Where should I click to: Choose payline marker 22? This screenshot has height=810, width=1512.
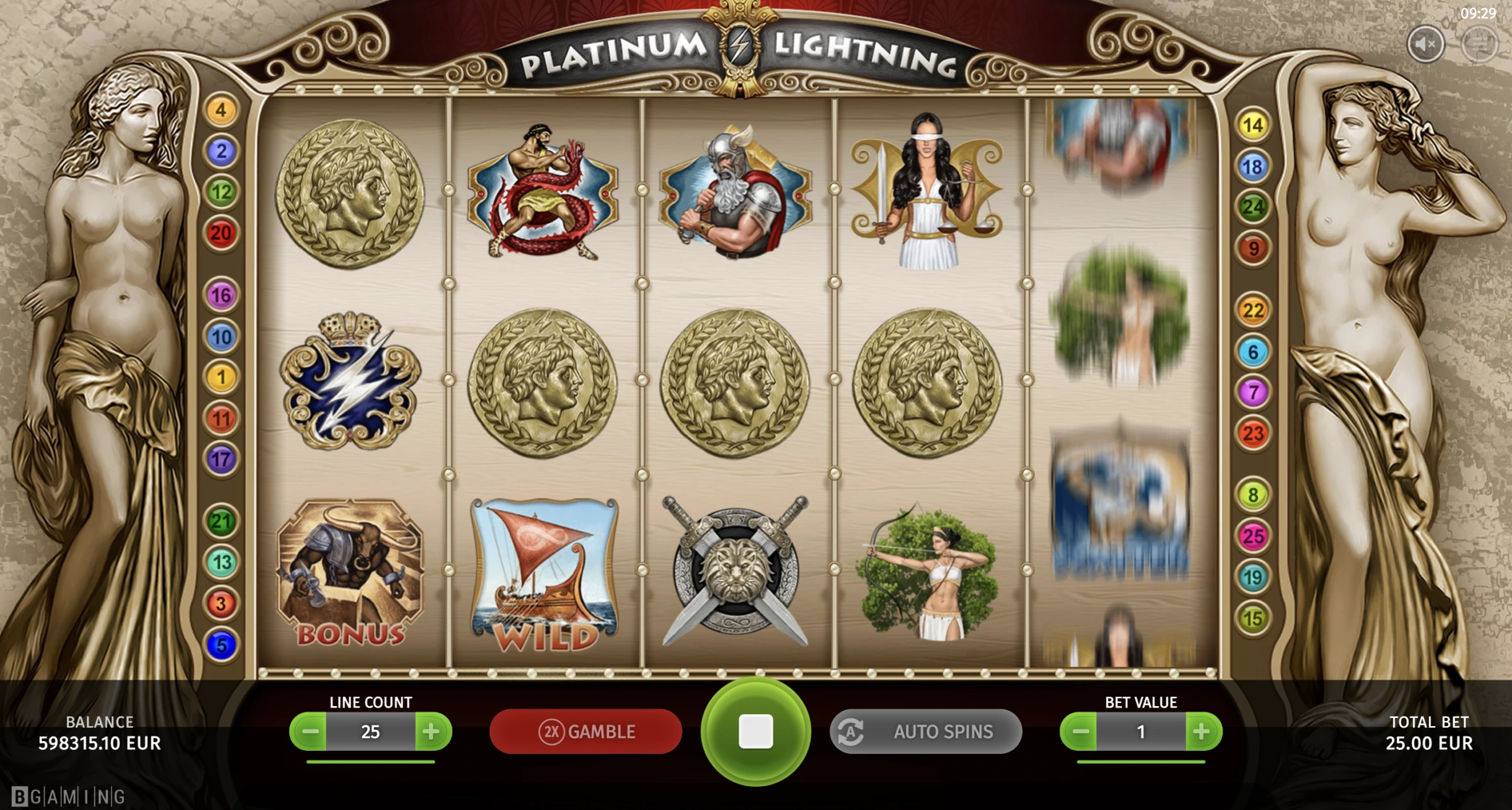[1253, 310]
